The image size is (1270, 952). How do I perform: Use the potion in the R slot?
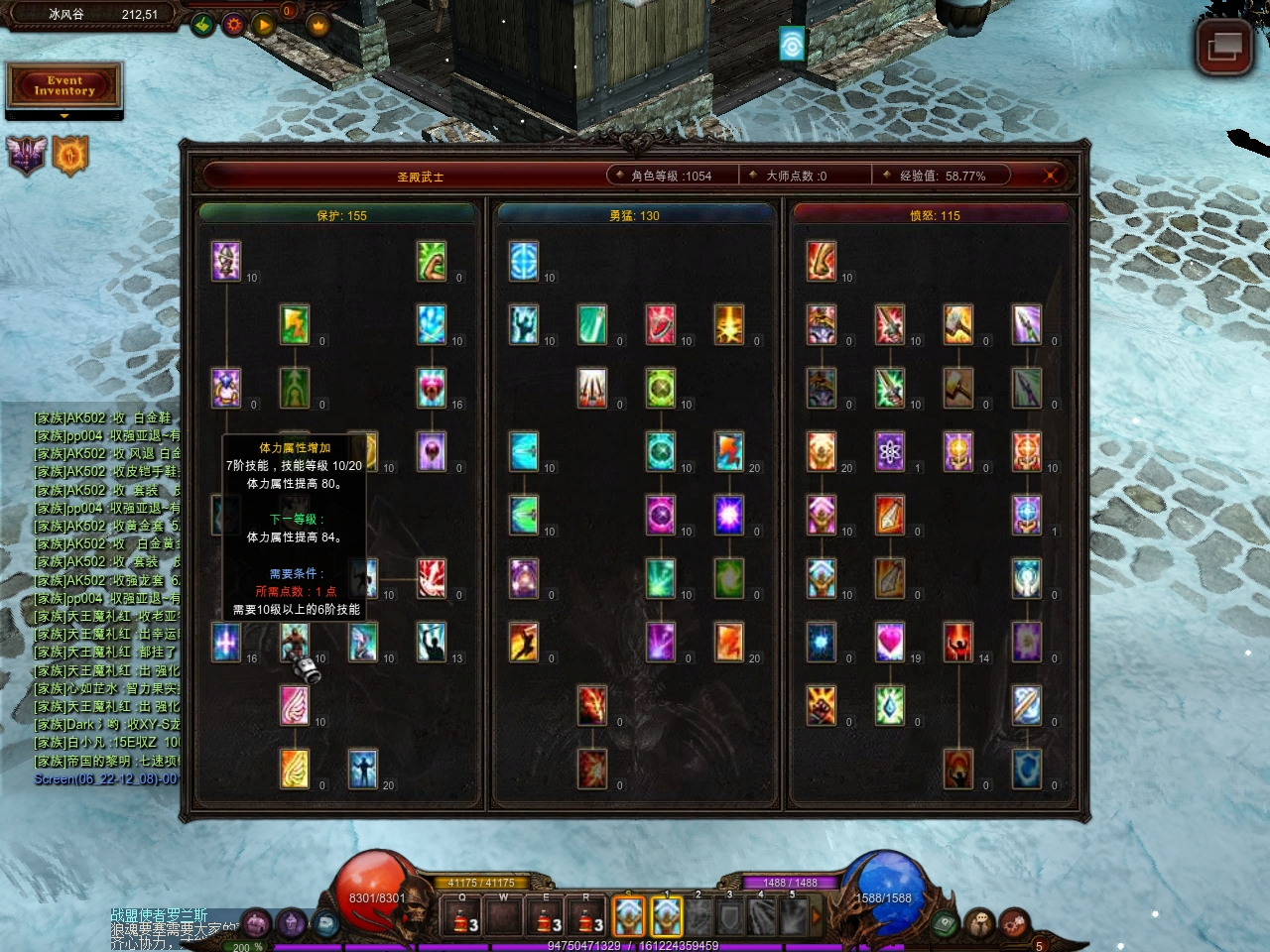click(x=587, y=918)
